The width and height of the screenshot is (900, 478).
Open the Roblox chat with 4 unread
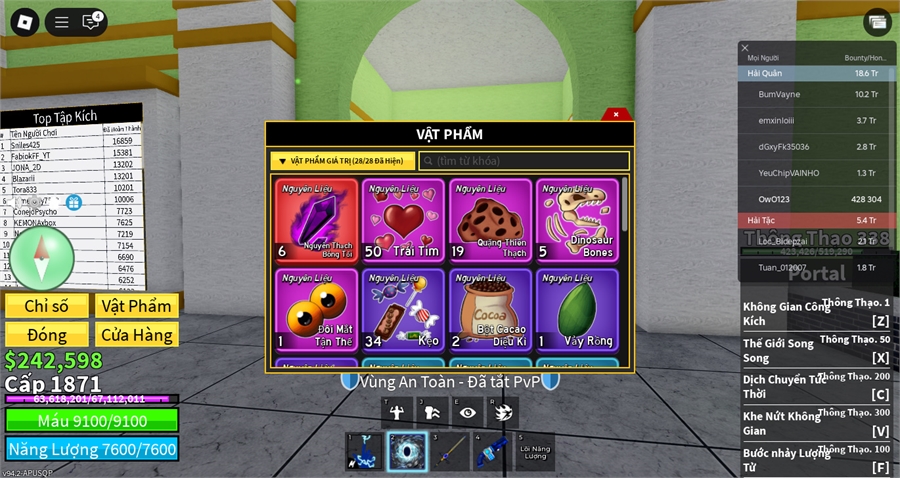tap(93, 21)
